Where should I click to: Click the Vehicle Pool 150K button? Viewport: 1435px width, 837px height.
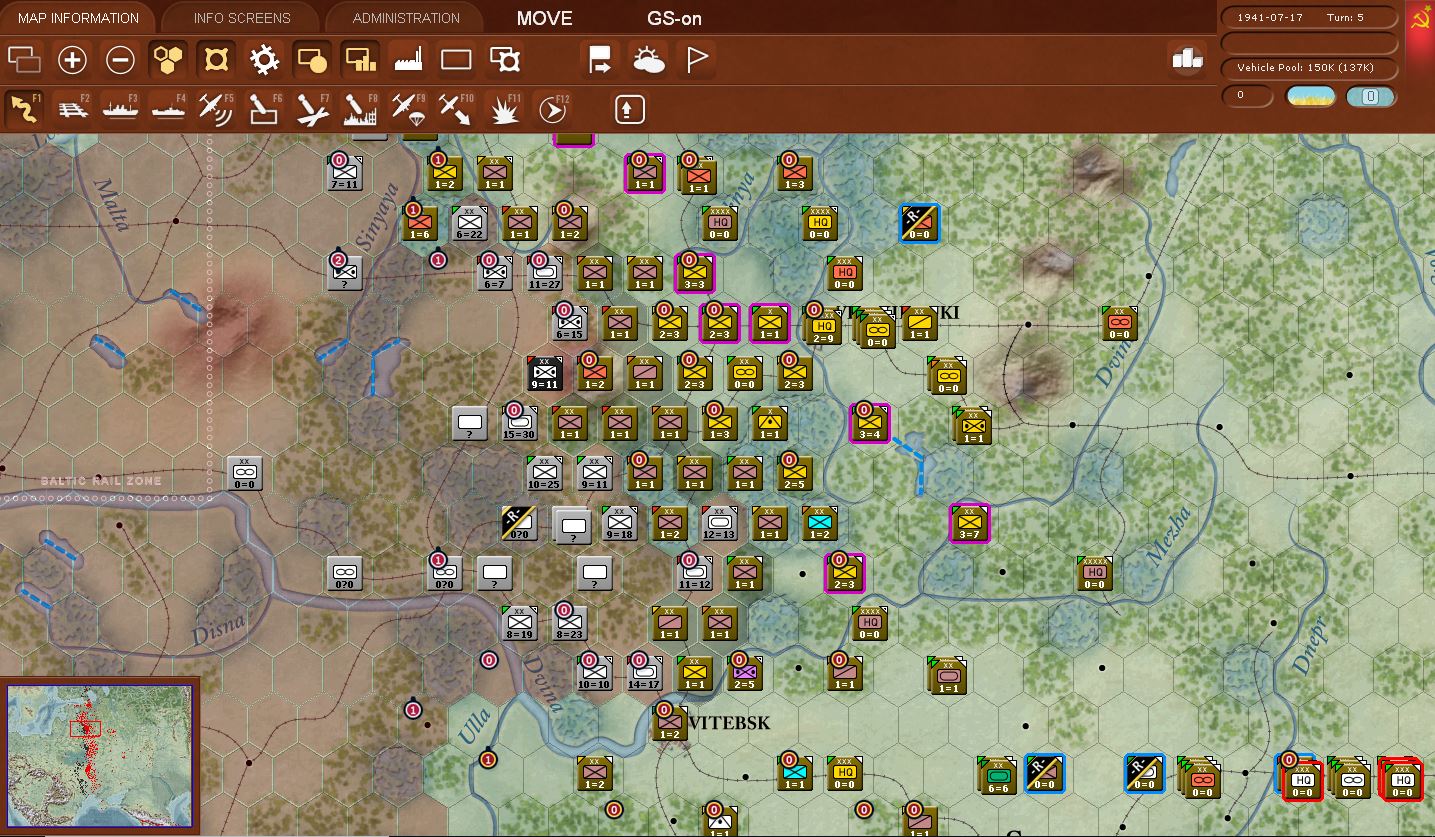tap(1307, 69)
